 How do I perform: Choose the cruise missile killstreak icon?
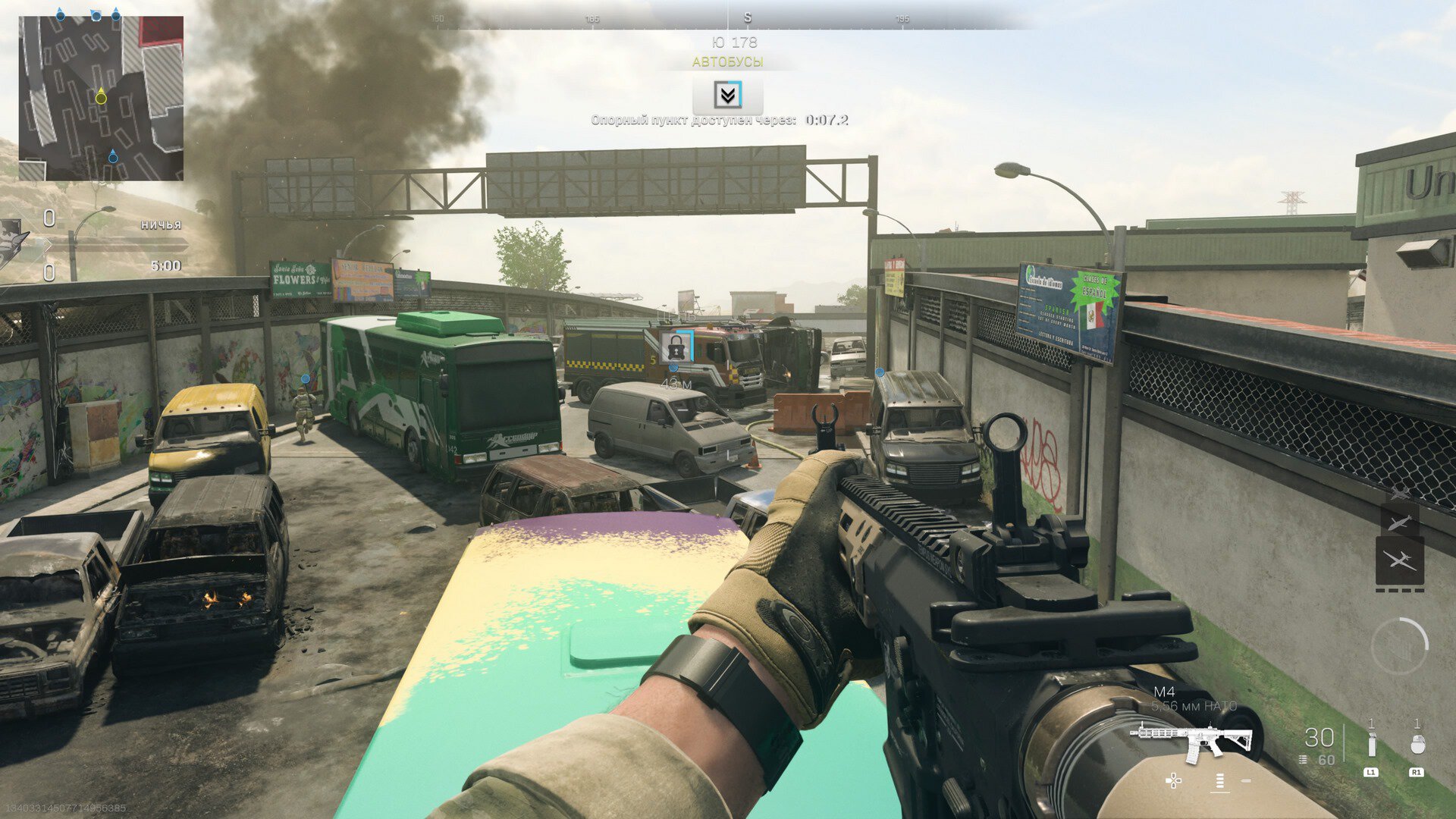[1399, 522]
